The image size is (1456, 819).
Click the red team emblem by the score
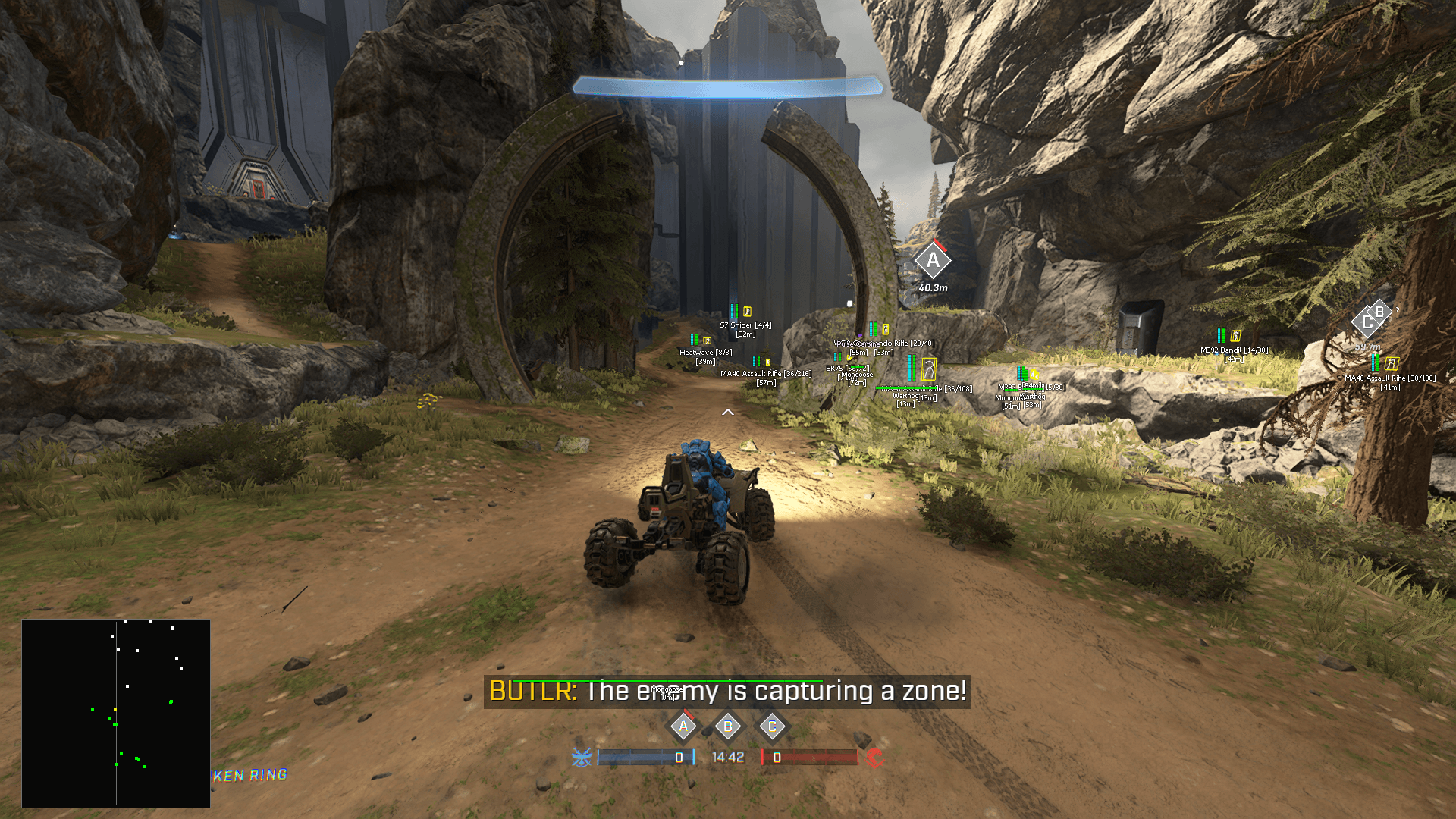pyautogui.click(x=874, y=758)
